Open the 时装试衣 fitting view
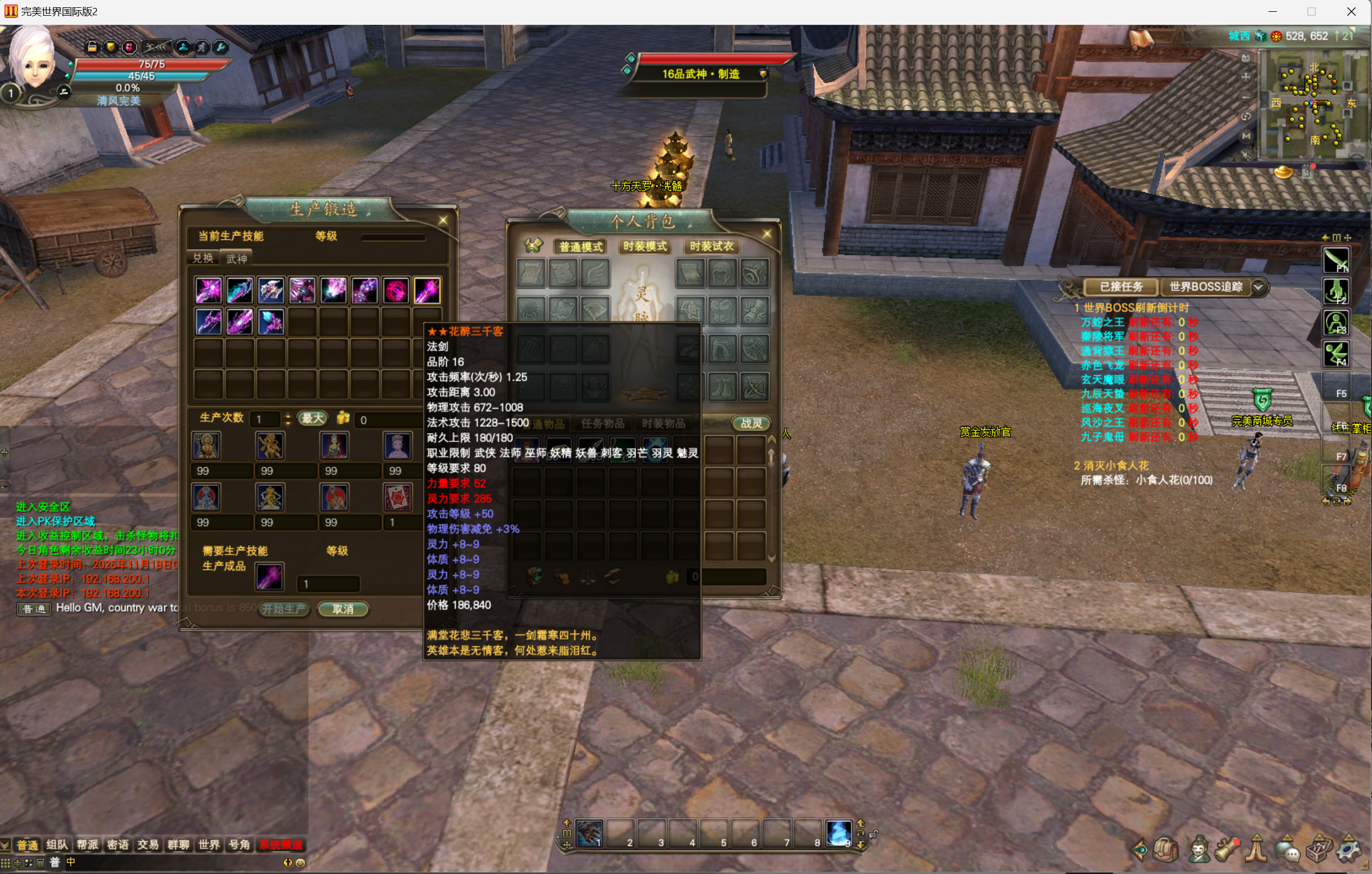The height and width of the screenshot is (874, 1372). pyautogui.click(x=711, y=246)
